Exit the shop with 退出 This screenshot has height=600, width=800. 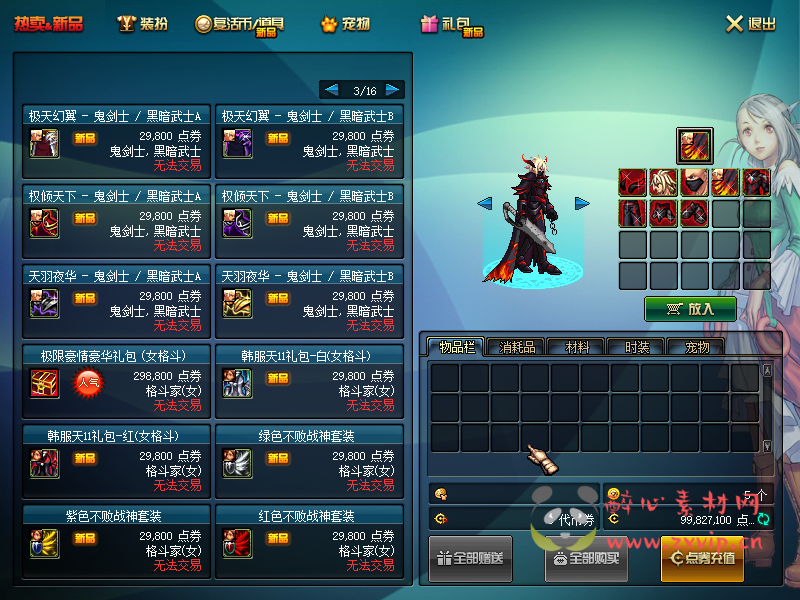coord(751,24)
